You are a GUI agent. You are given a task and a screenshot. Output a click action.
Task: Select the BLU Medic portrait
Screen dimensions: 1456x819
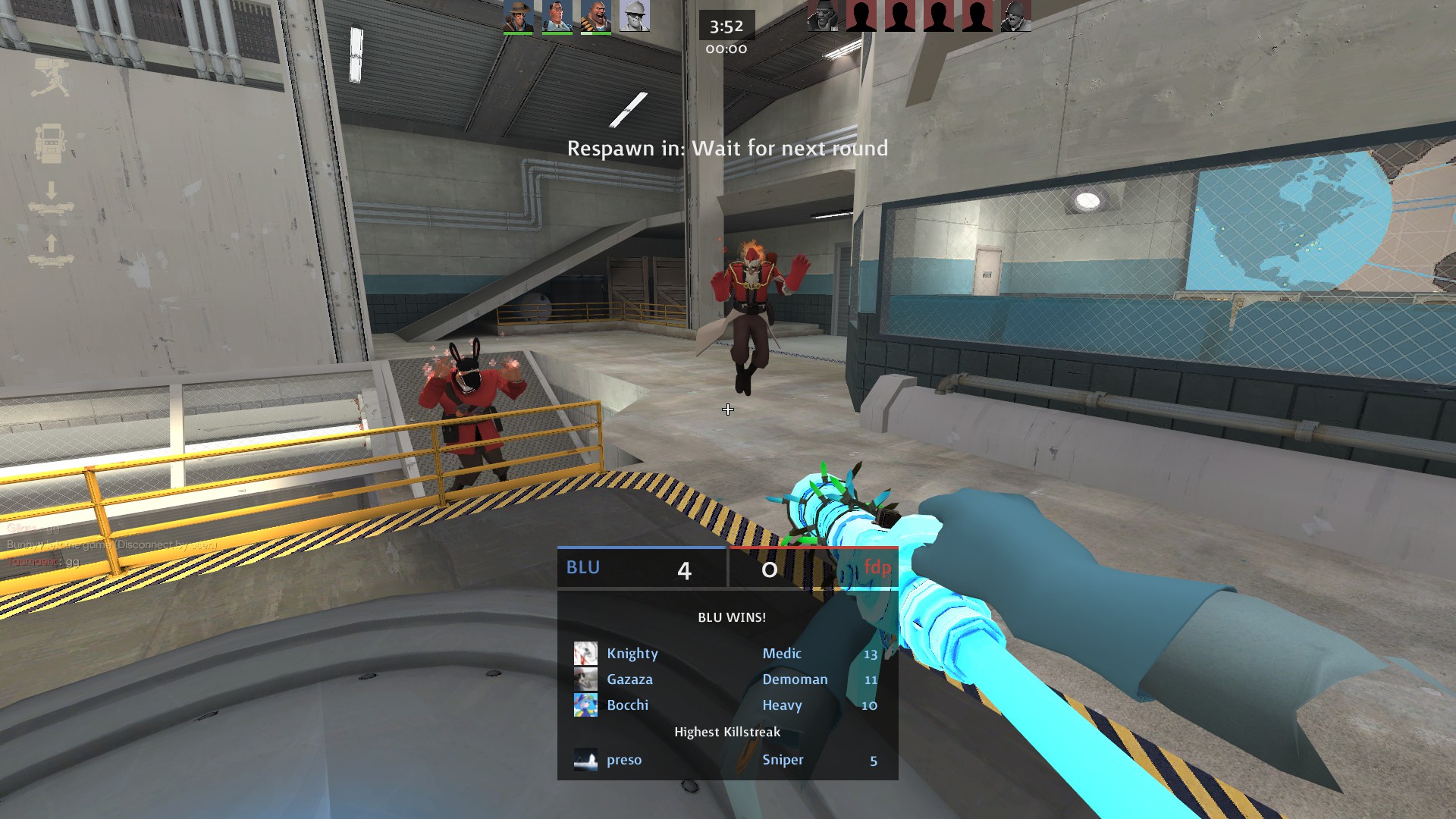pyautogui.click(x=557, y=16)
